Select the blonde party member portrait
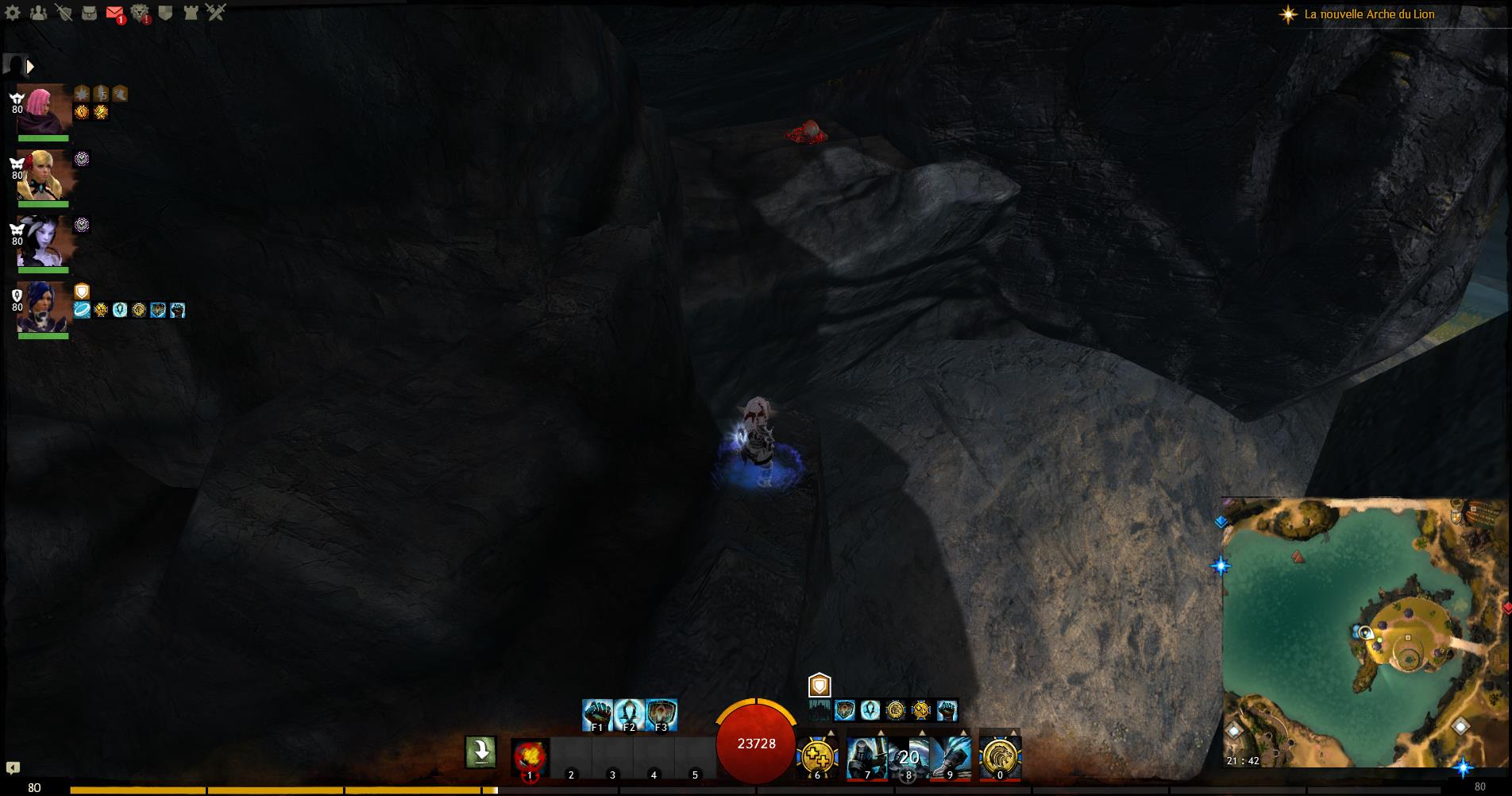1512x796 pixels. pyautogui.click(x=44, y=176)
